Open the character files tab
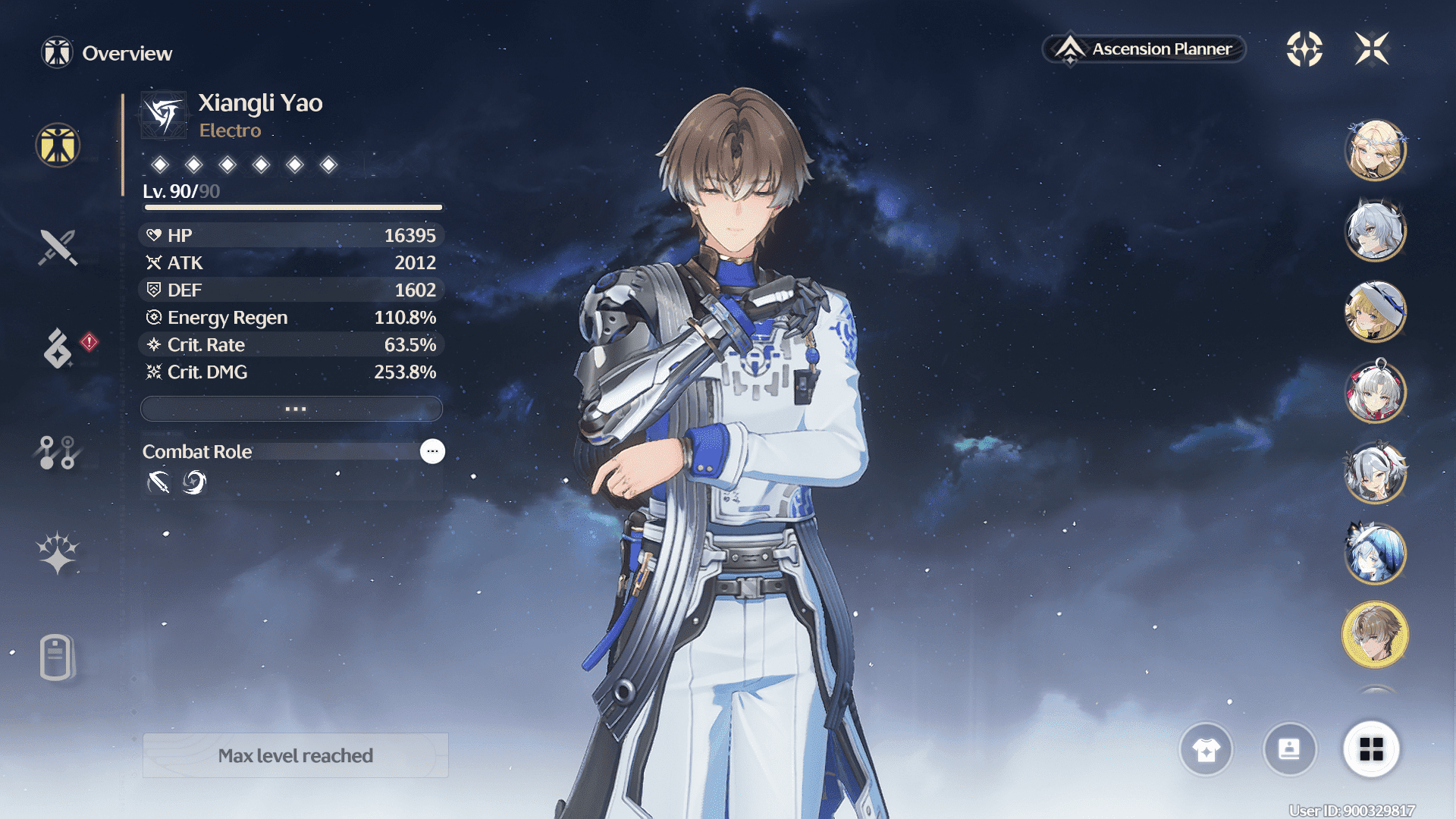The image size is (1456, 819). (57, 657)
